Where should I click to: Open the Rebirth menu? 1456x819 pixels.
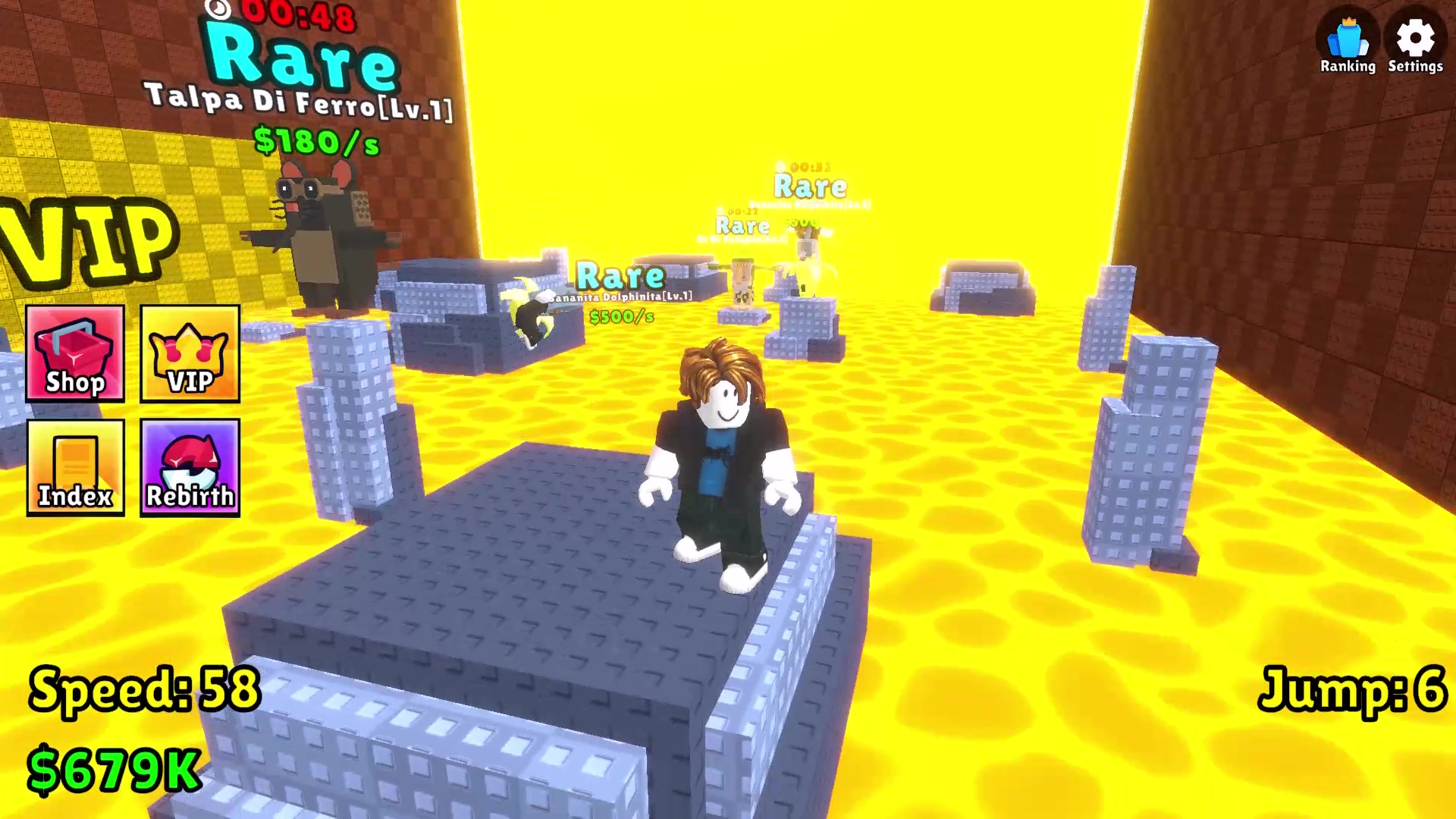point(189,468)
